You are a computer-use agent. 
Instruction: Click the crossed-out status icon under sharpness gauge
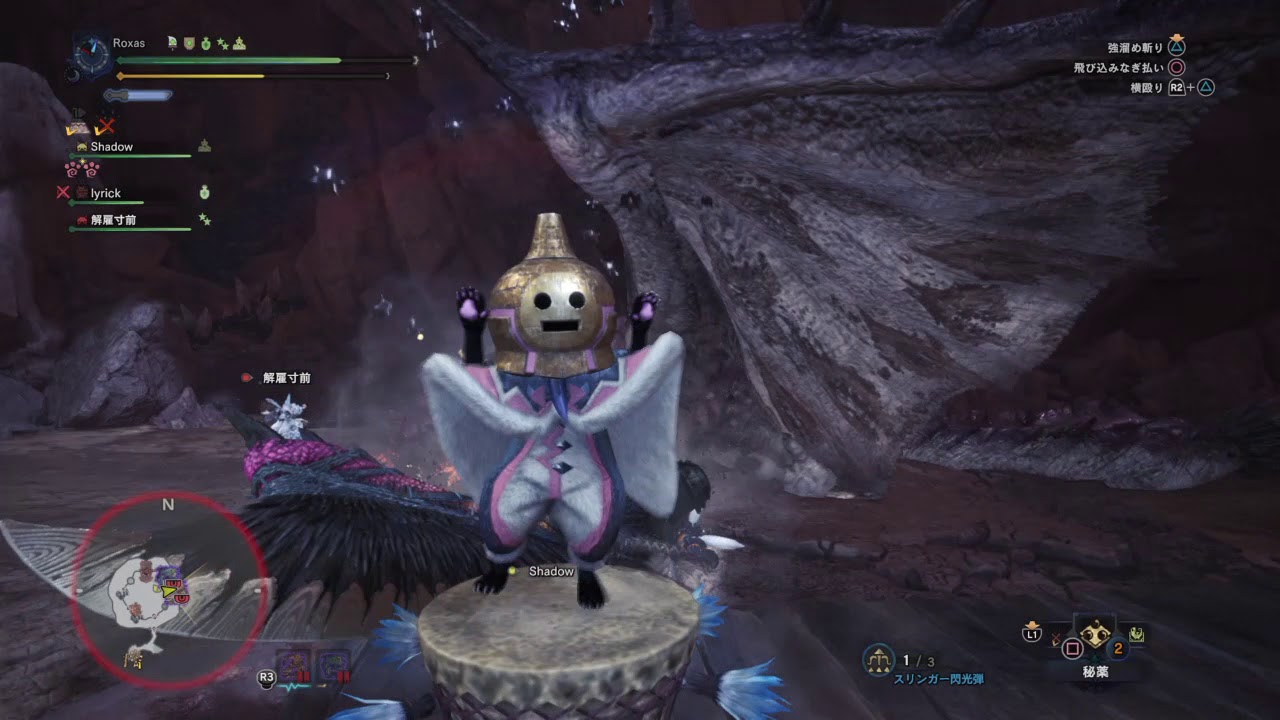pos(104,127)
